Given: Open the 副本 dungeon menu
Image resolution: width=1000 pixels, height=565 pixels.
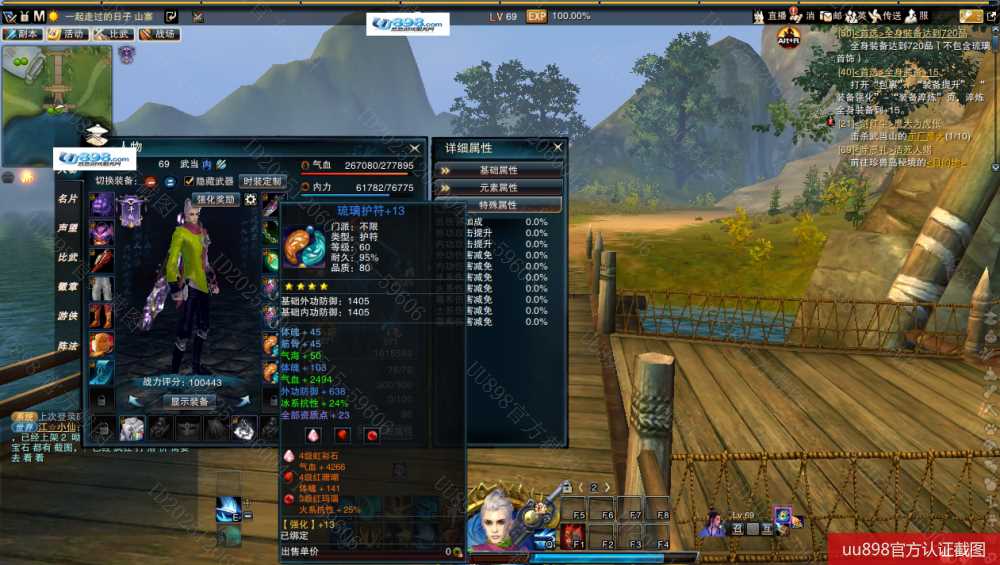Looking at the screenshot, I should pyautogui.click(x=22, y=34).
